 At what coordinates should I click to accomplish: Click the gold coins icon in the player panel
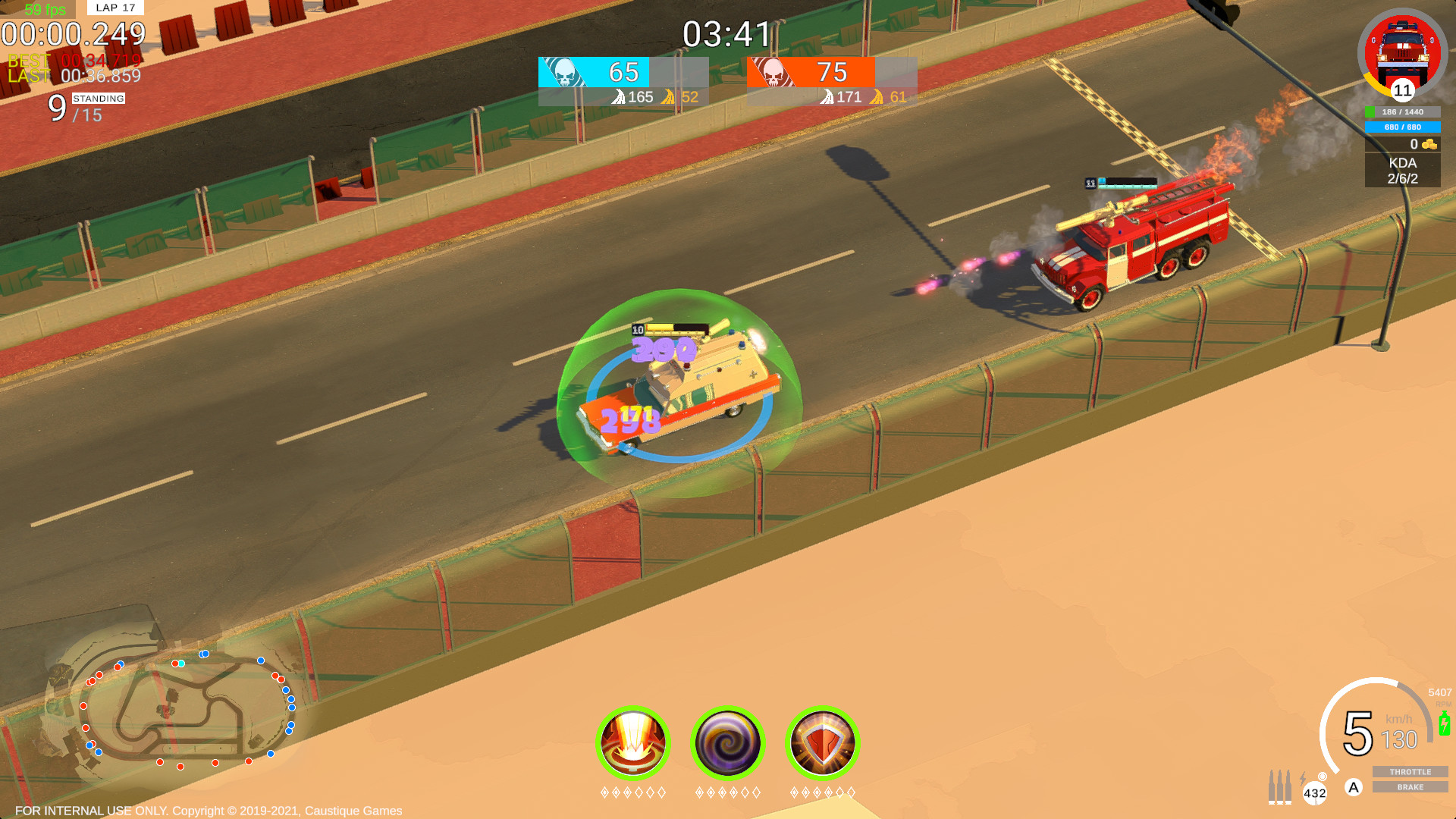coord(1429,146)
